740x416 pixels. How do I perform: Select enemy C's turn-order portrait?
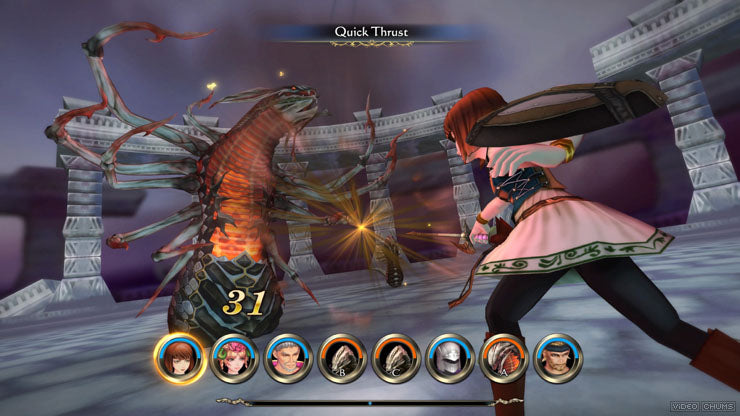[397, 358]
